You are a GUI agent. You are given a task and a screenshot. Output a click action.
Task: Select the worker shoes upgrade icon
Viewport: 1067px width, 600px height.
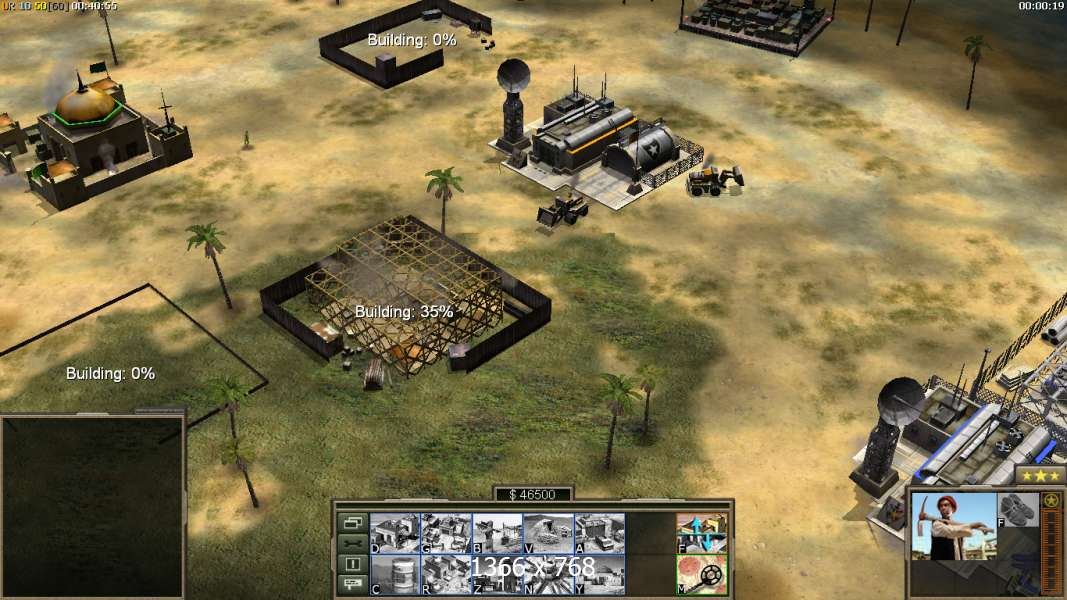click(x=1018, y=509)
